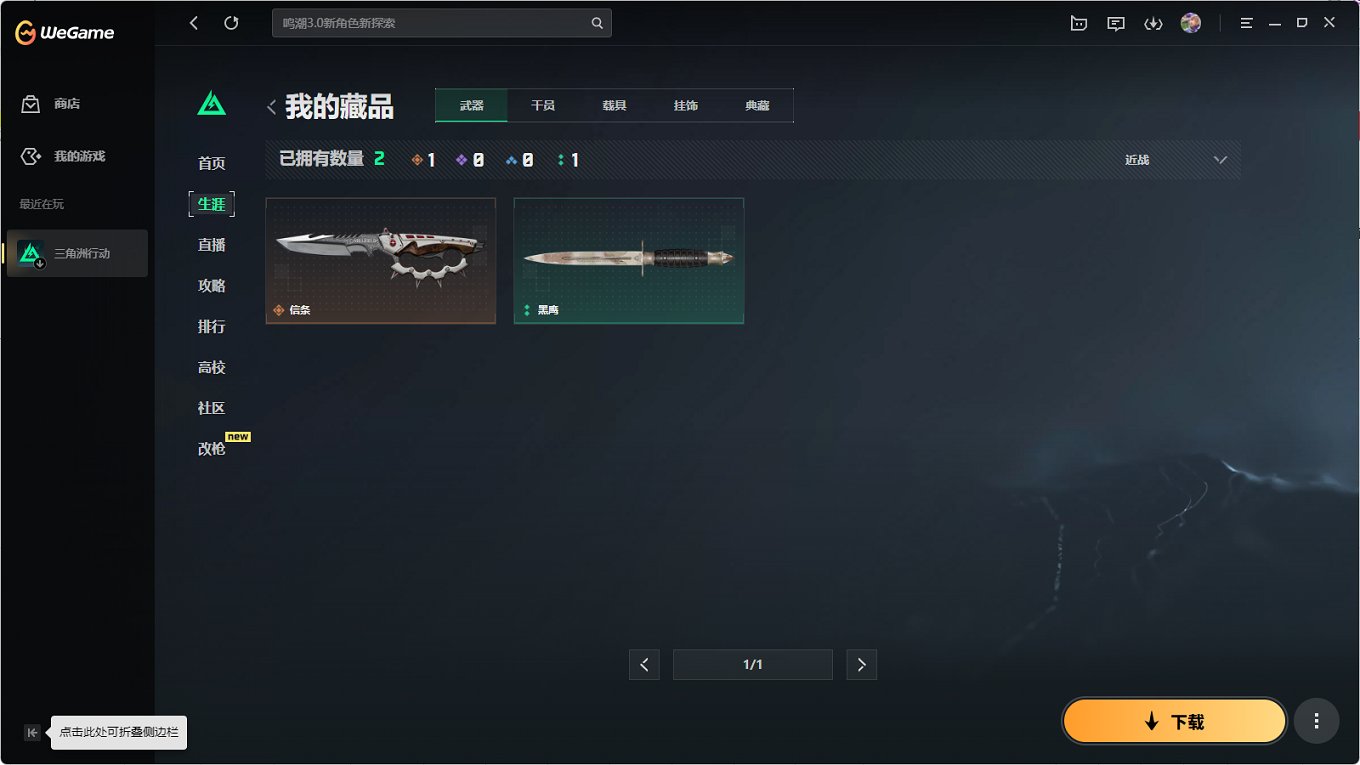This screenshot has width=1360, height=765.
Task: Open the hamburger menu in title bar
Action: [1246, 22]
